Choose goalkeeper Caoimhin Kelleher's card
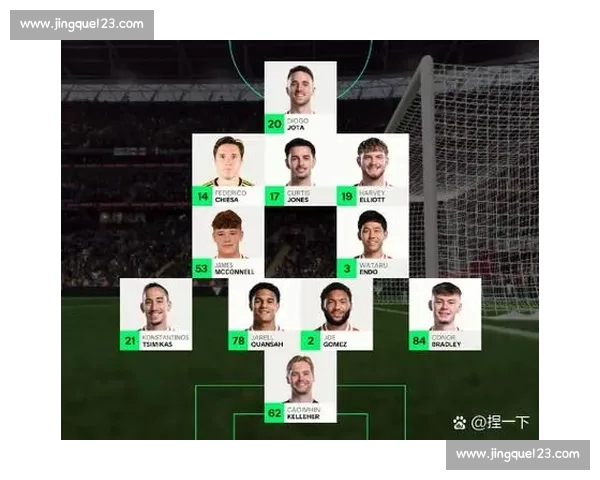 click(300, 387)
